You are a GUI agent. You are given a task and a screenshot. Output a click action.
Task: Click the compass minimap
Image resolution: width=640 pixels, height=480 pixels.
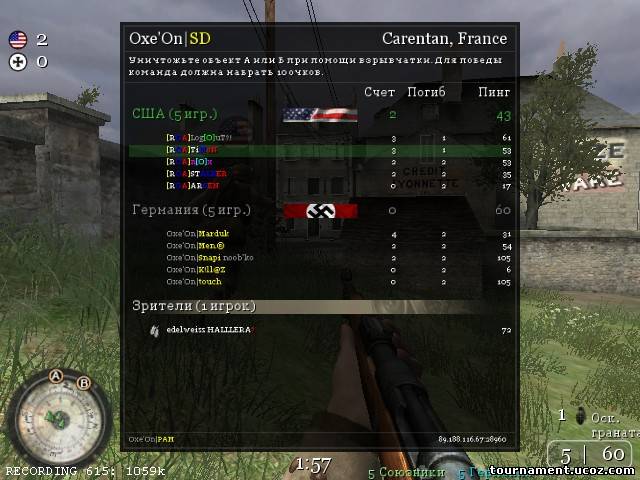point(56,418)
